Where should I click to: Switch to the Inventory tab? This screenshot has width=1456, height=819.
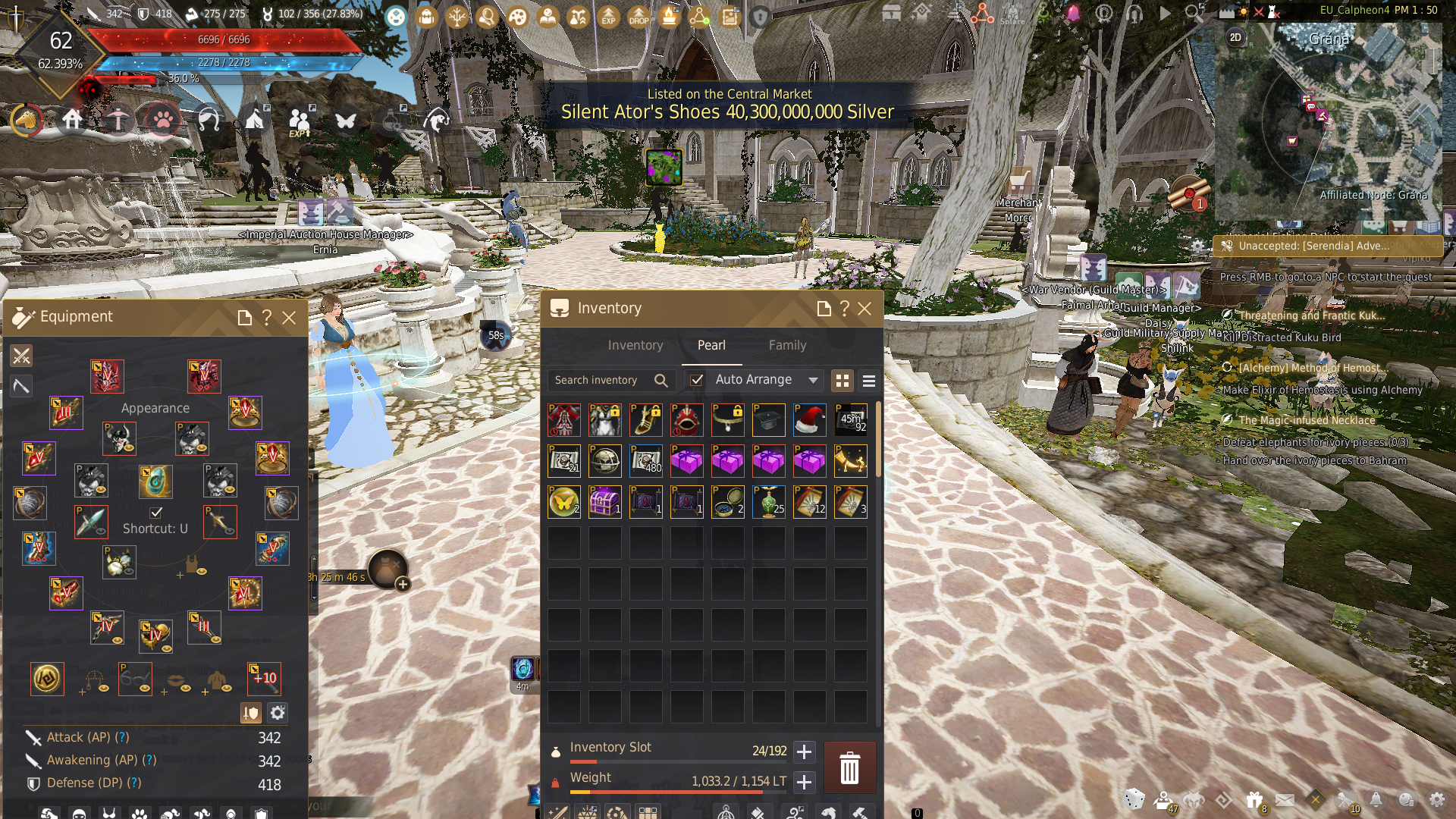pos(635,345)
